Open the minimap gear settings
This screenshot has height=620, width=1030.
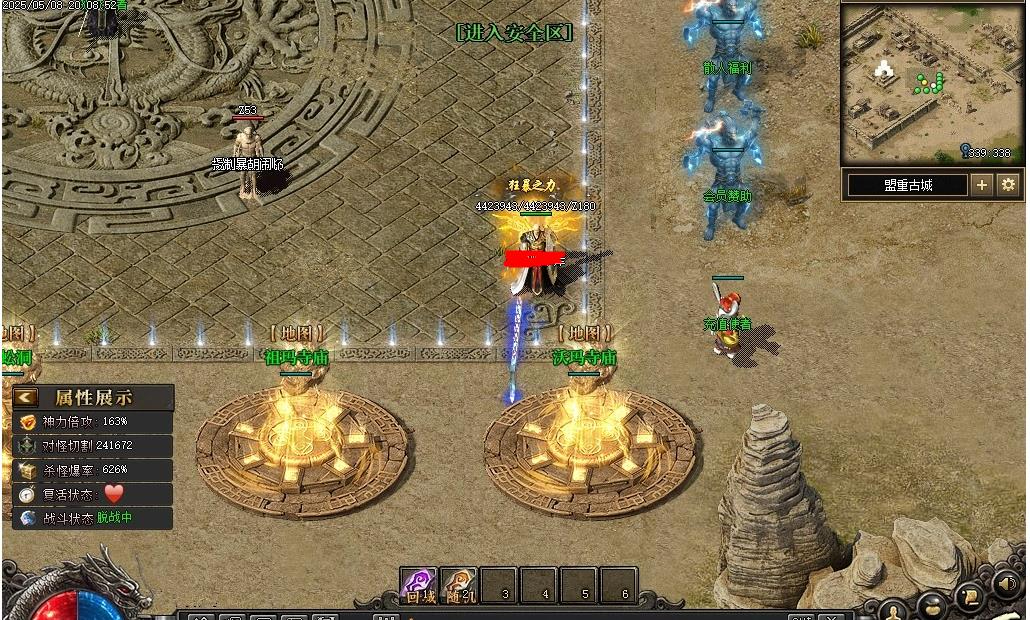point(1008,185)
